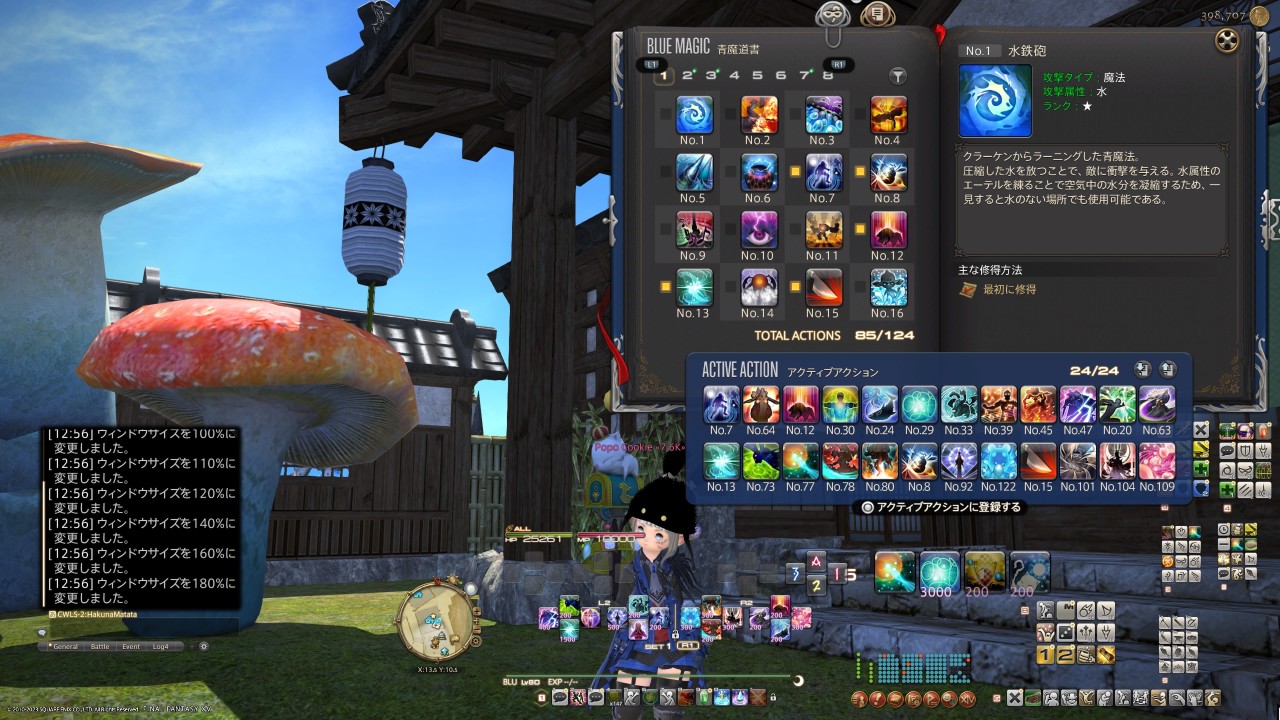Close the Blue Magic spellbook window

coord(1227,41)
